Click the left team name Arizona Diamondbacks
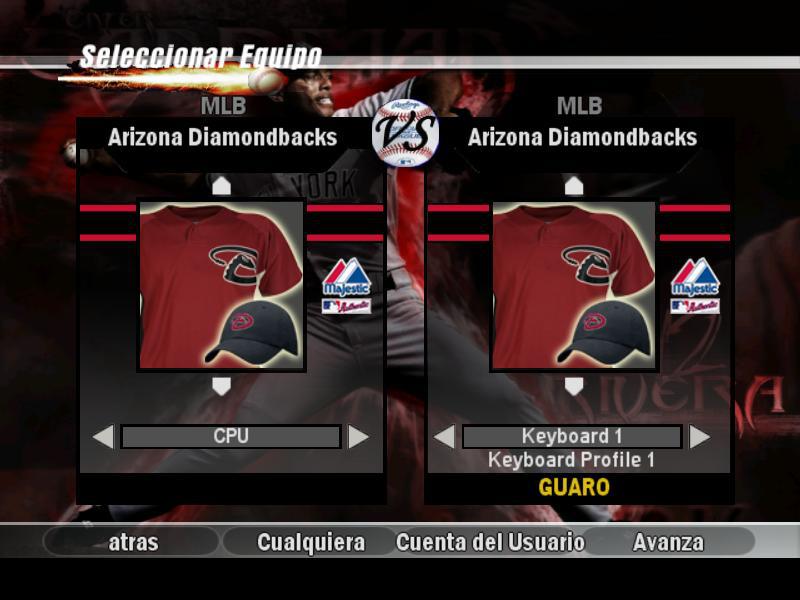Screen dimensions: 800x600 [222, 137]
